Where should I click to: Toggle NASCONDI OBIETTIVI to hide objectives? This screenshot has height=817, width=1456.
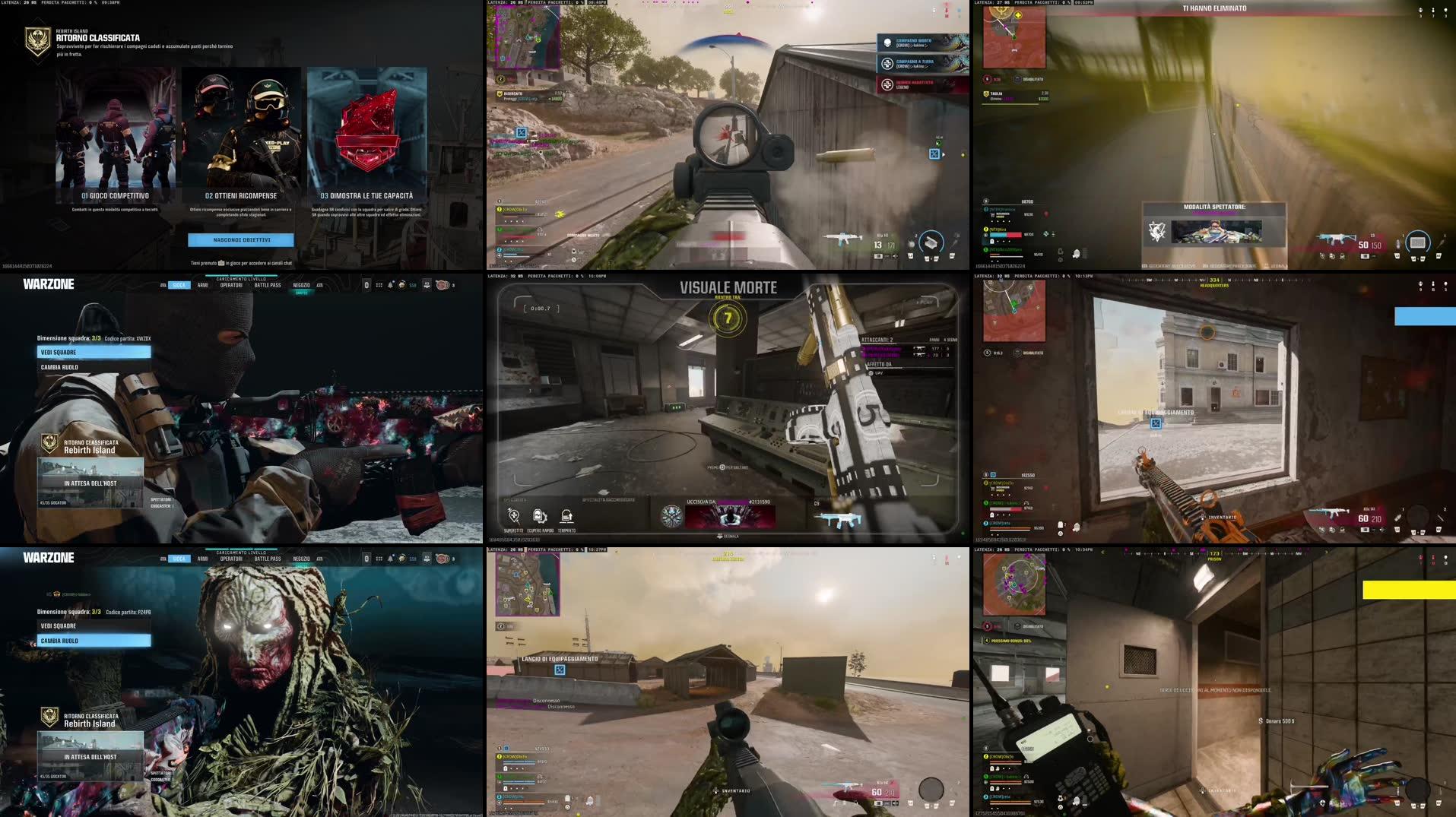[241, 239]
